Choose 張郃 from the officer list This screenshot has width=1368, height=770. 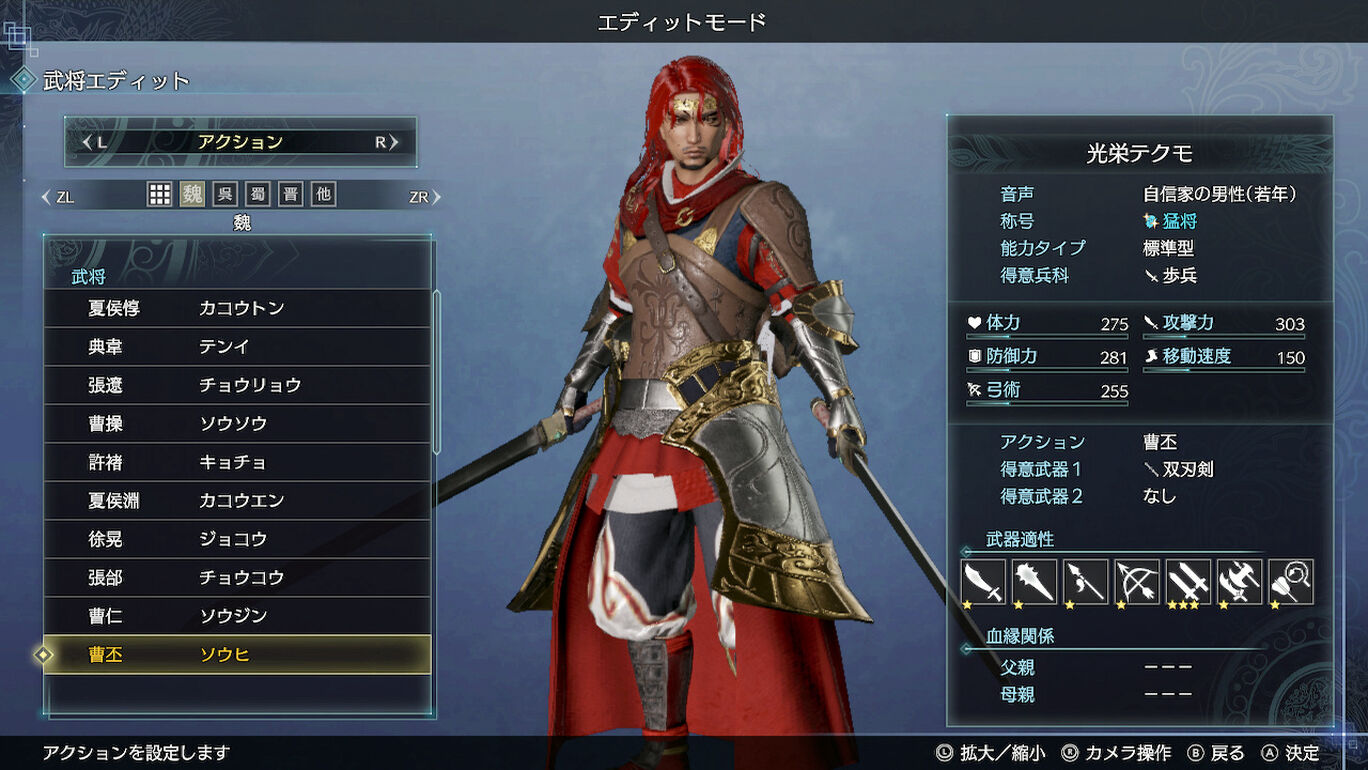click(238, 578)
